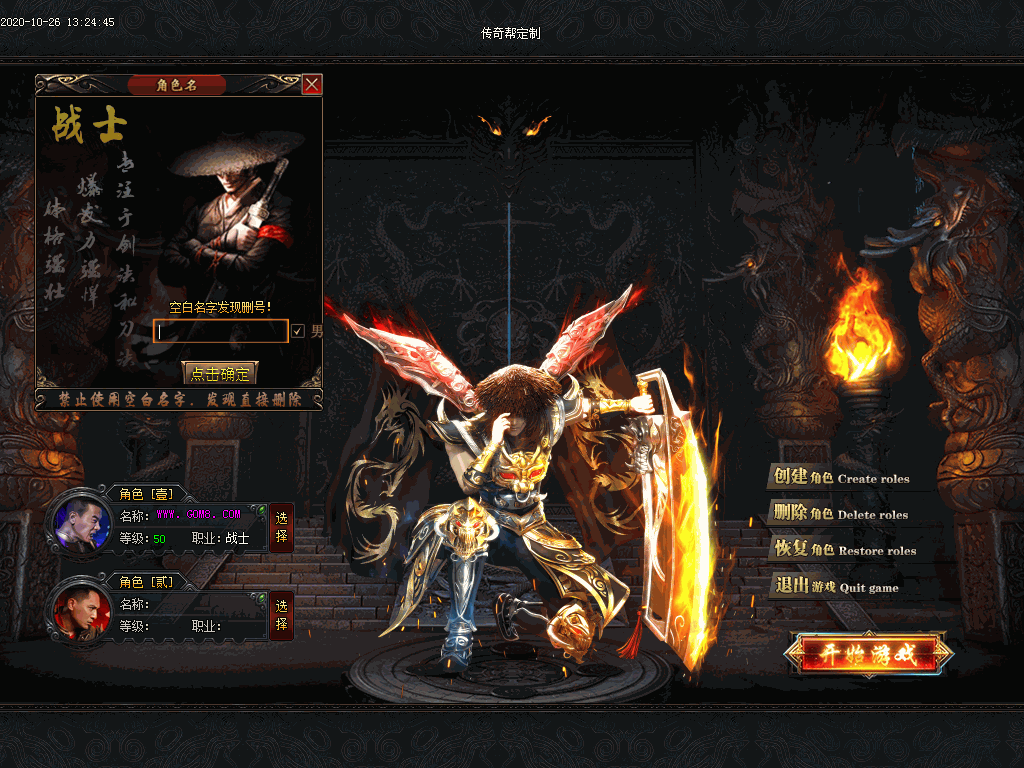Select the level 50 warrior character slot
1024x768 pixels.
(281, 526)
